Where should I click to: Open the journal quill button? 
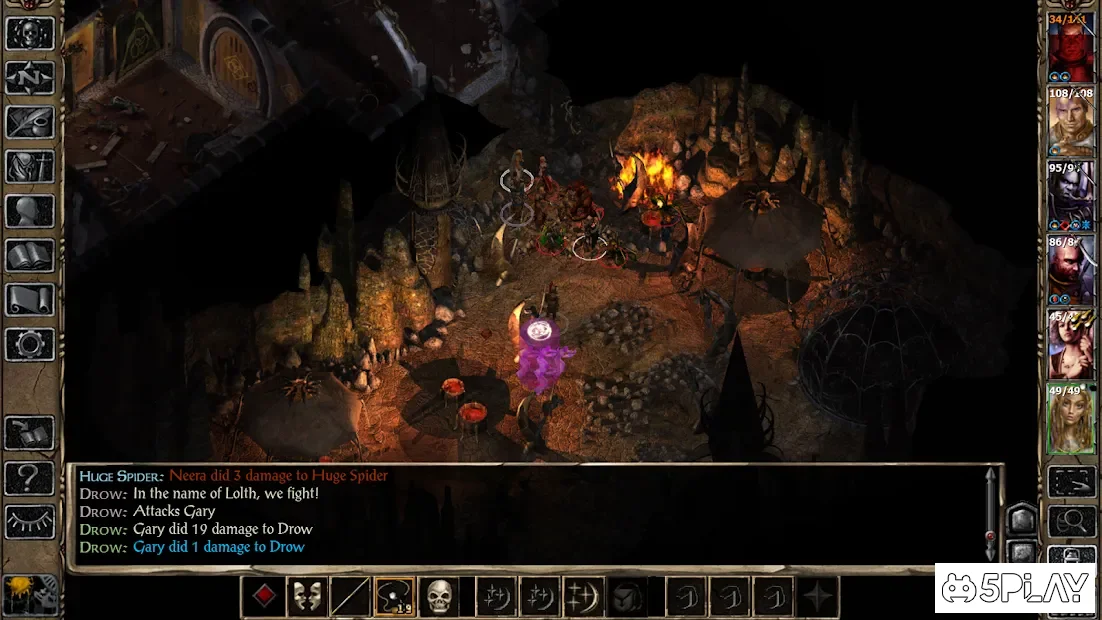[30, 122]
